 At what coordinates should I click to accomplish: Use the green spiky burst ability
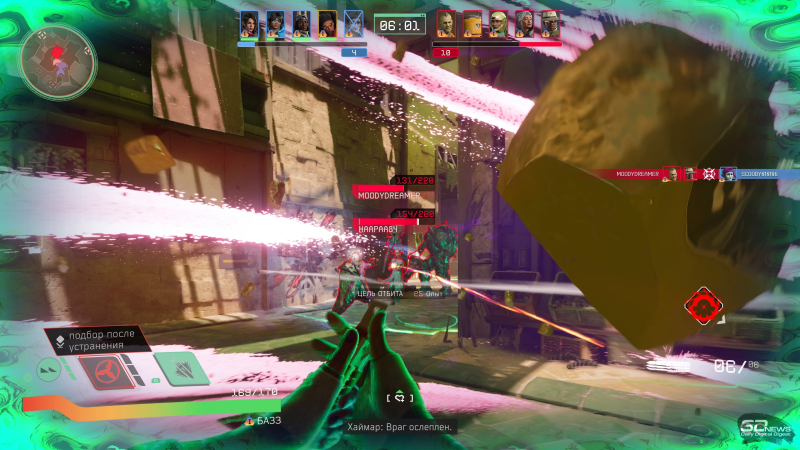tap(181, 369)
